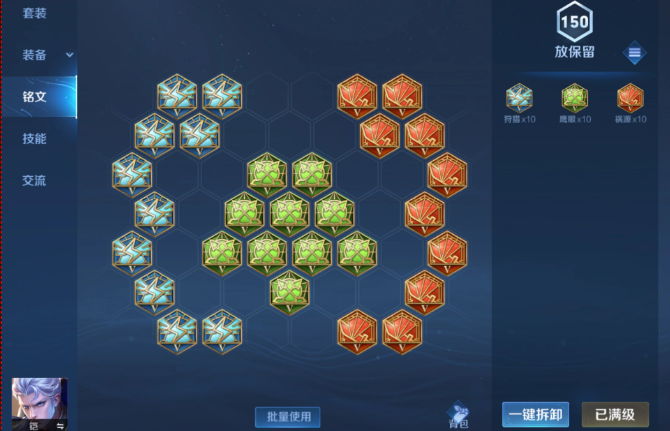The width and height of the screenshot is (670, 431).
Task: Switch hero via the portrait thumbnail
Action: pyautogui.click(x=39, y=404)
